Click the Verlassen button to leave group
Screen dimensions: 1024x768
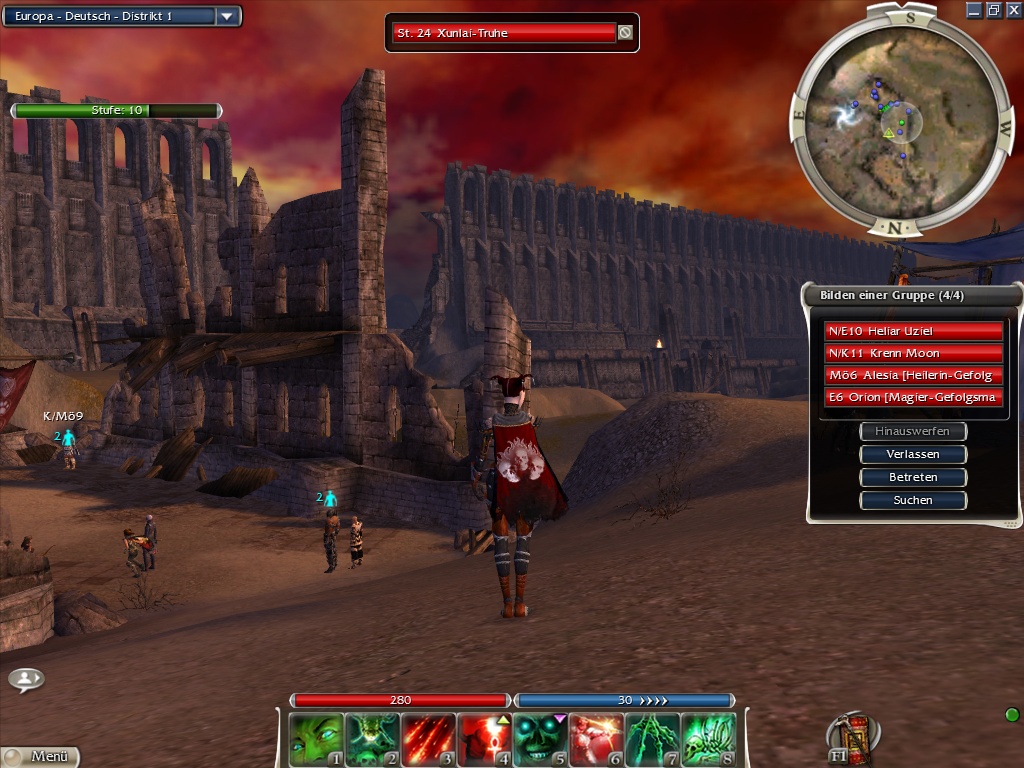(x=913, y=454)
